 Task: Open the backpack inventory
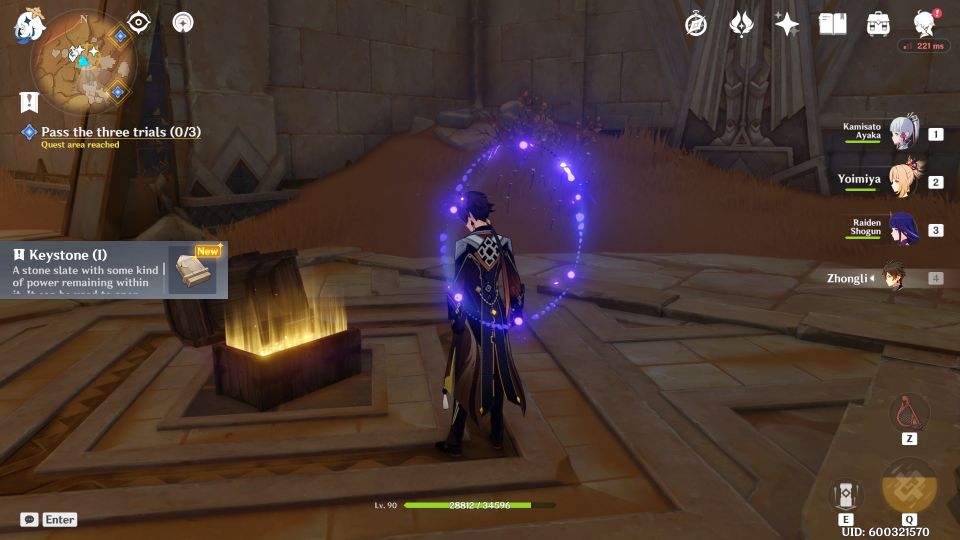(878, 24)
